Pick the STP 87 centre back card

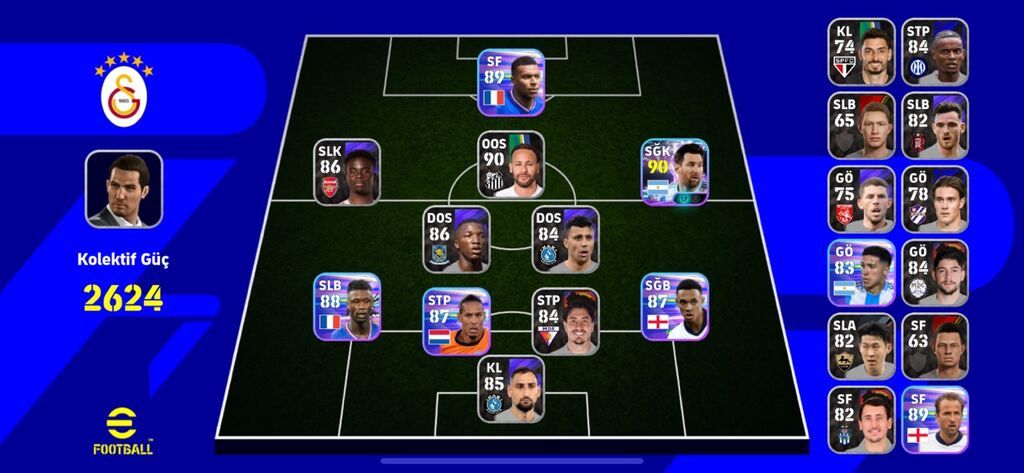click(x=456, y=322)
